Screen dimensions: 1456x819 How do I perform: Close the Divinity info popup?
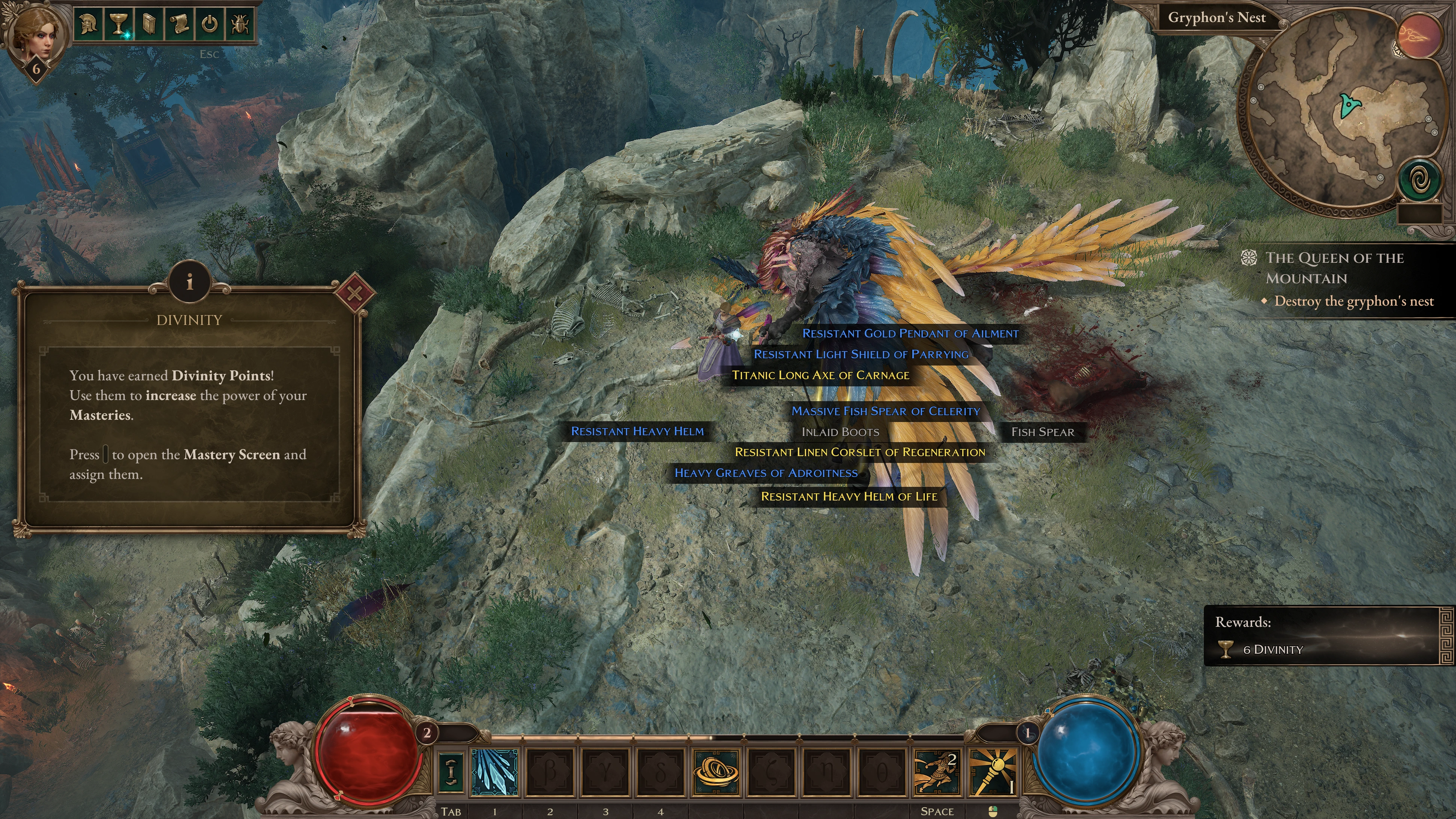coord(354,293)
